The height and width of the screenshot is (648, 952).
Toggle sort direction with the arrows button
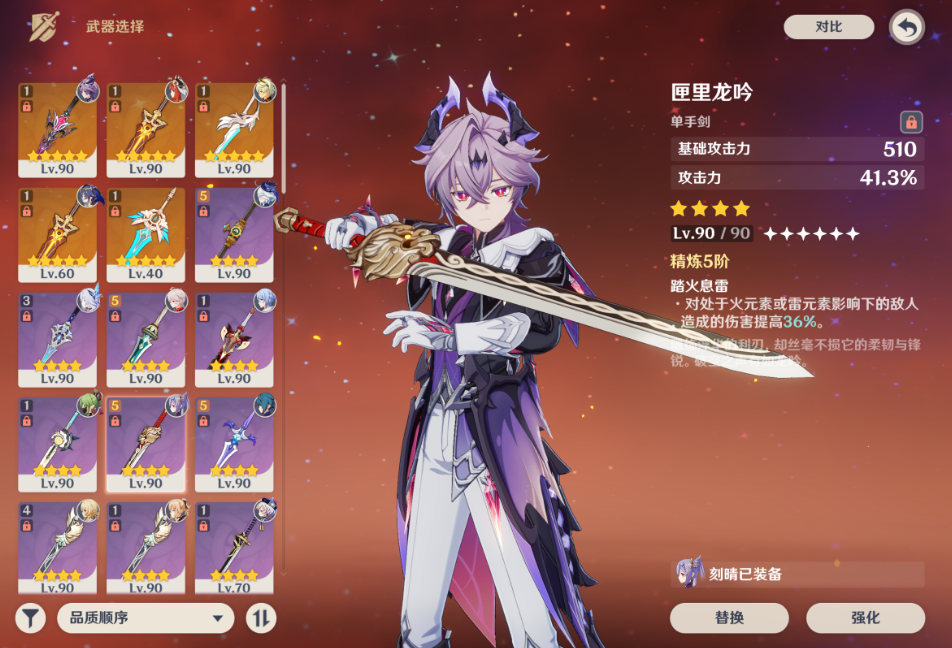coord(260,617)
